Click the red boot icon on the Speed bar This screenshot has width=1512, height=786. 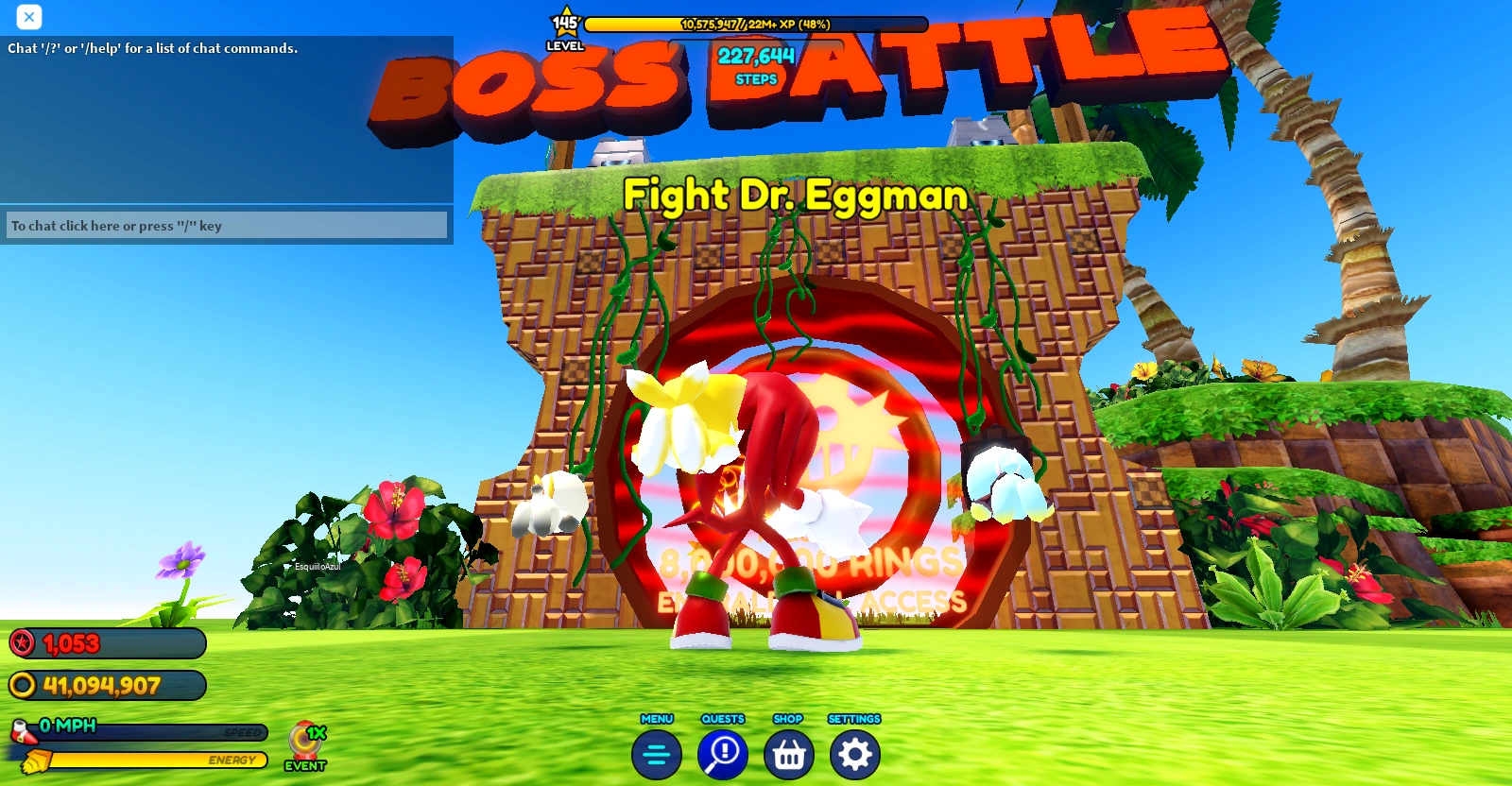[21, 729]
